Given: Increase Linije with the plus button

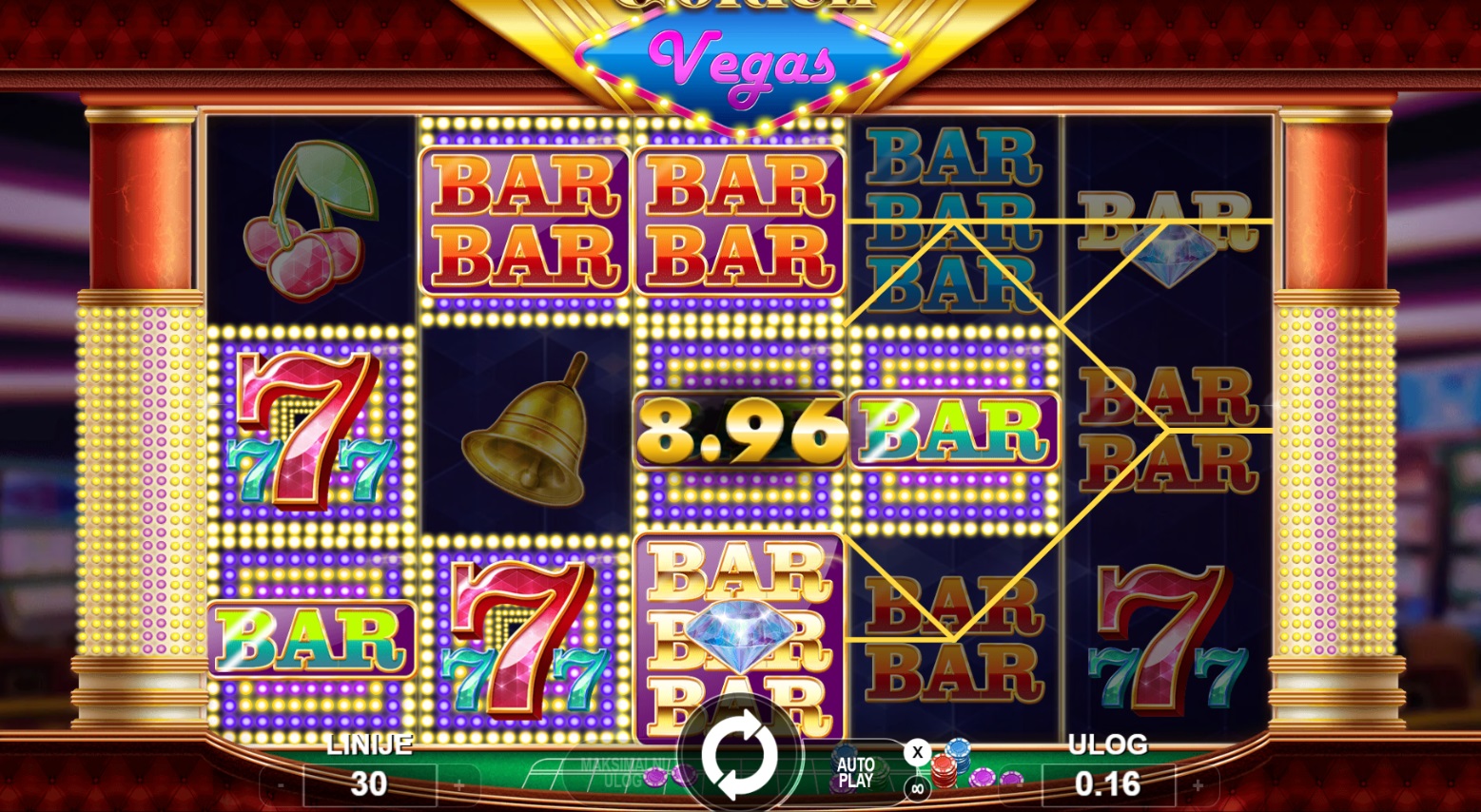Looking at the screenshot, I should click(458, 785).
